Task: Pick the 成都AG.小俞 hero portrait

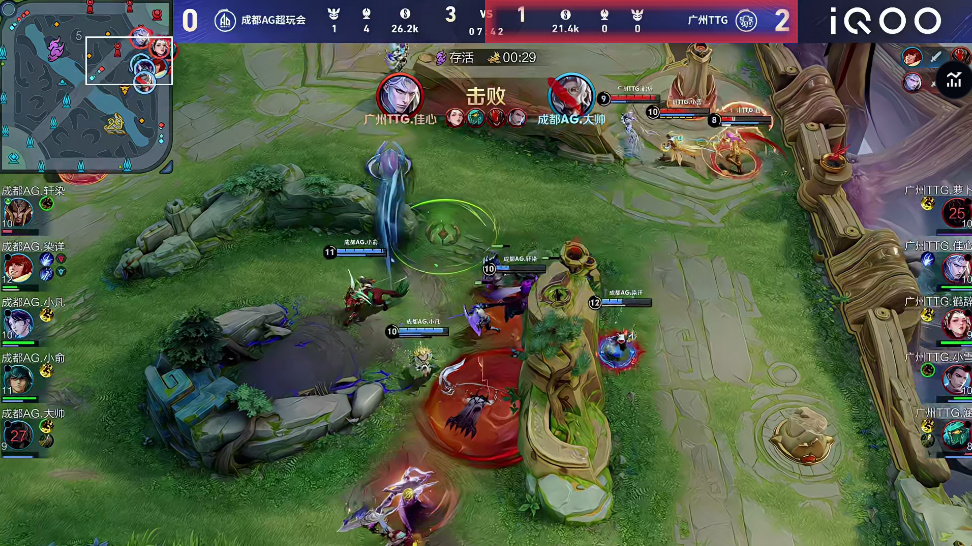Action: 19,378
